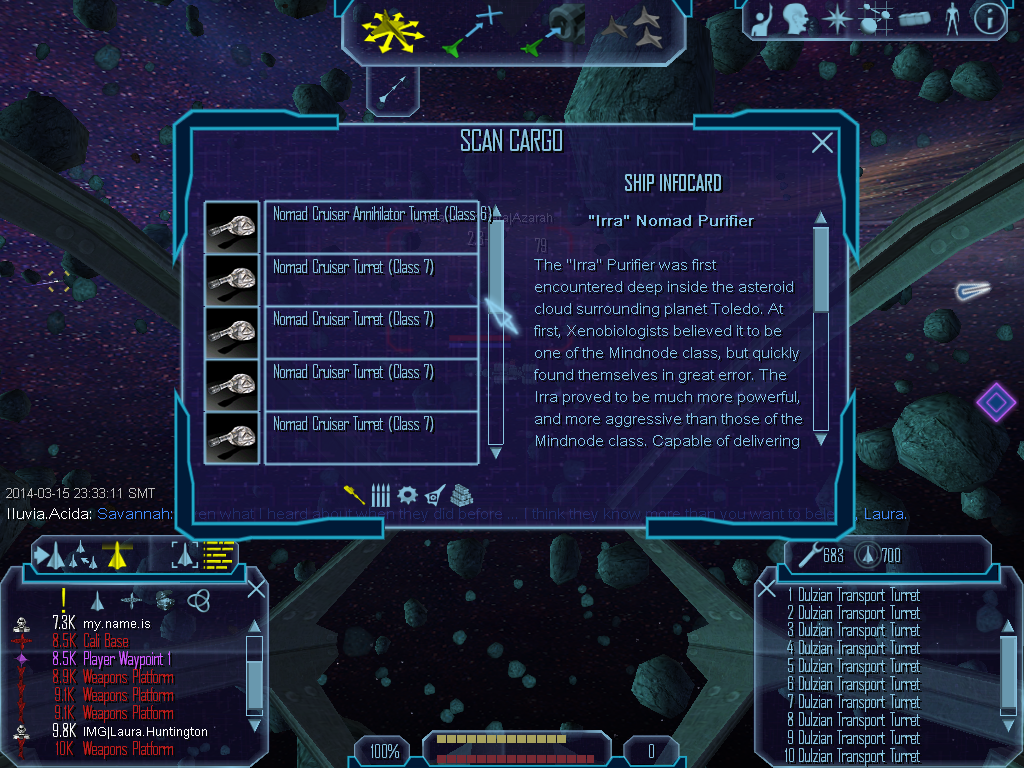
Task: Choose the Go To maneuver icon
Action: [471, 29]
